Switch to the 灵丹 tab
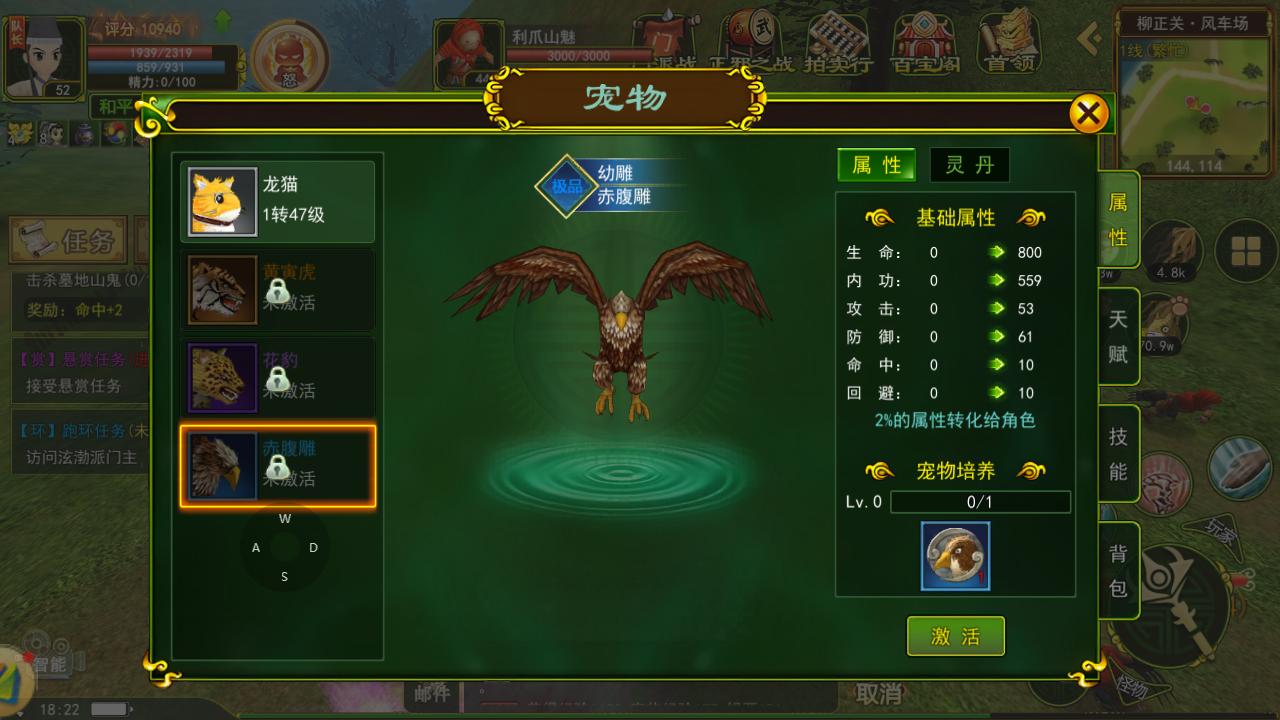The height and width of the screenshot is (720, 1280). (969, 166)
